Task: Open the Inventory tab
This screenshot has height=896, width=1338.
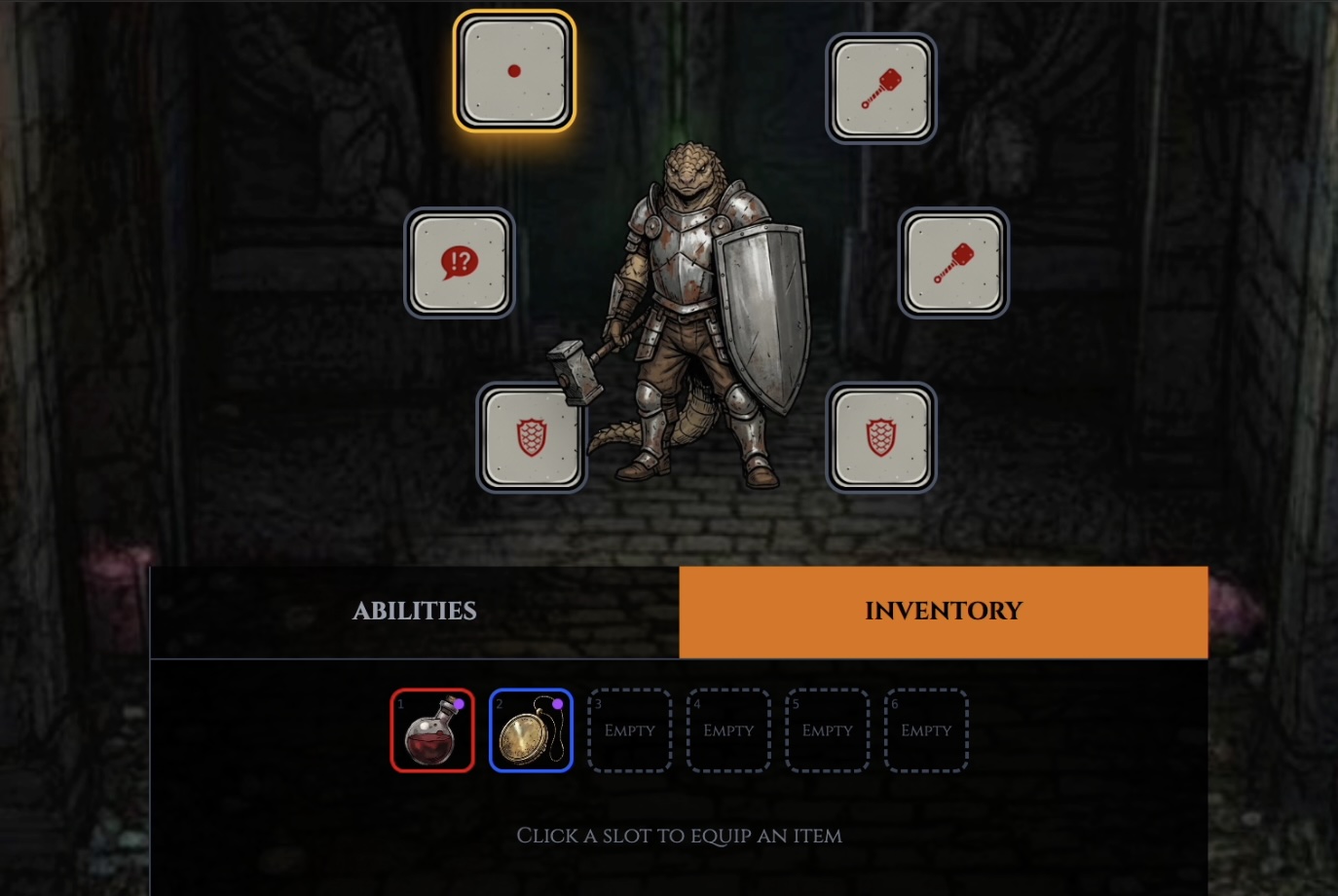Action: [943, 611]
